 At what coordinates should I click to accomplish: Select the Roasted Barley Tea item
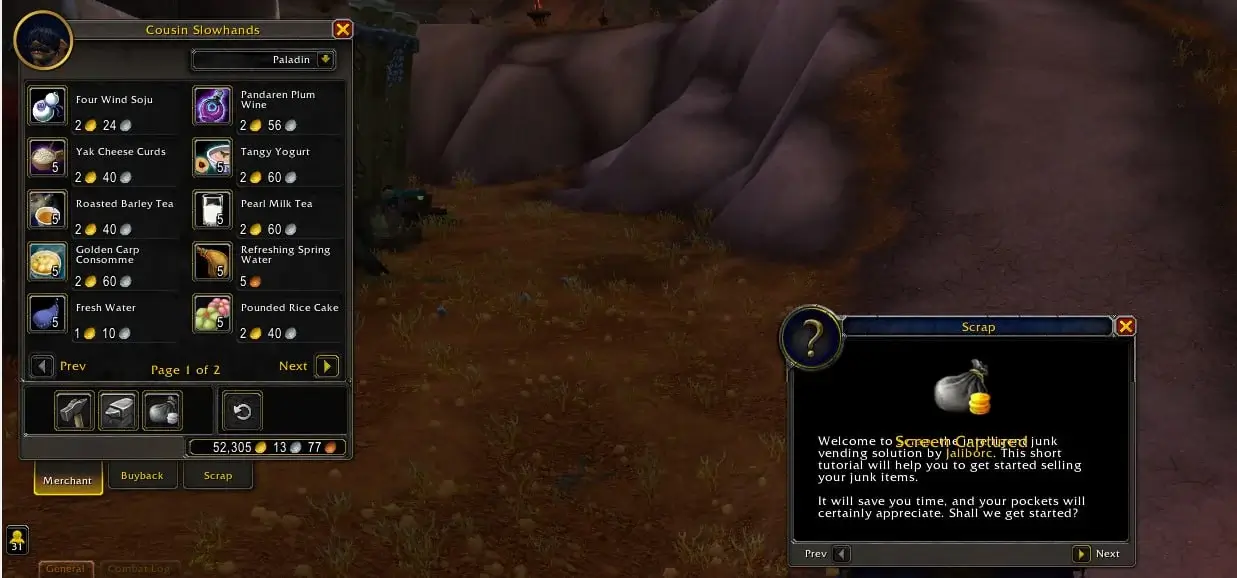coord(48,210)
